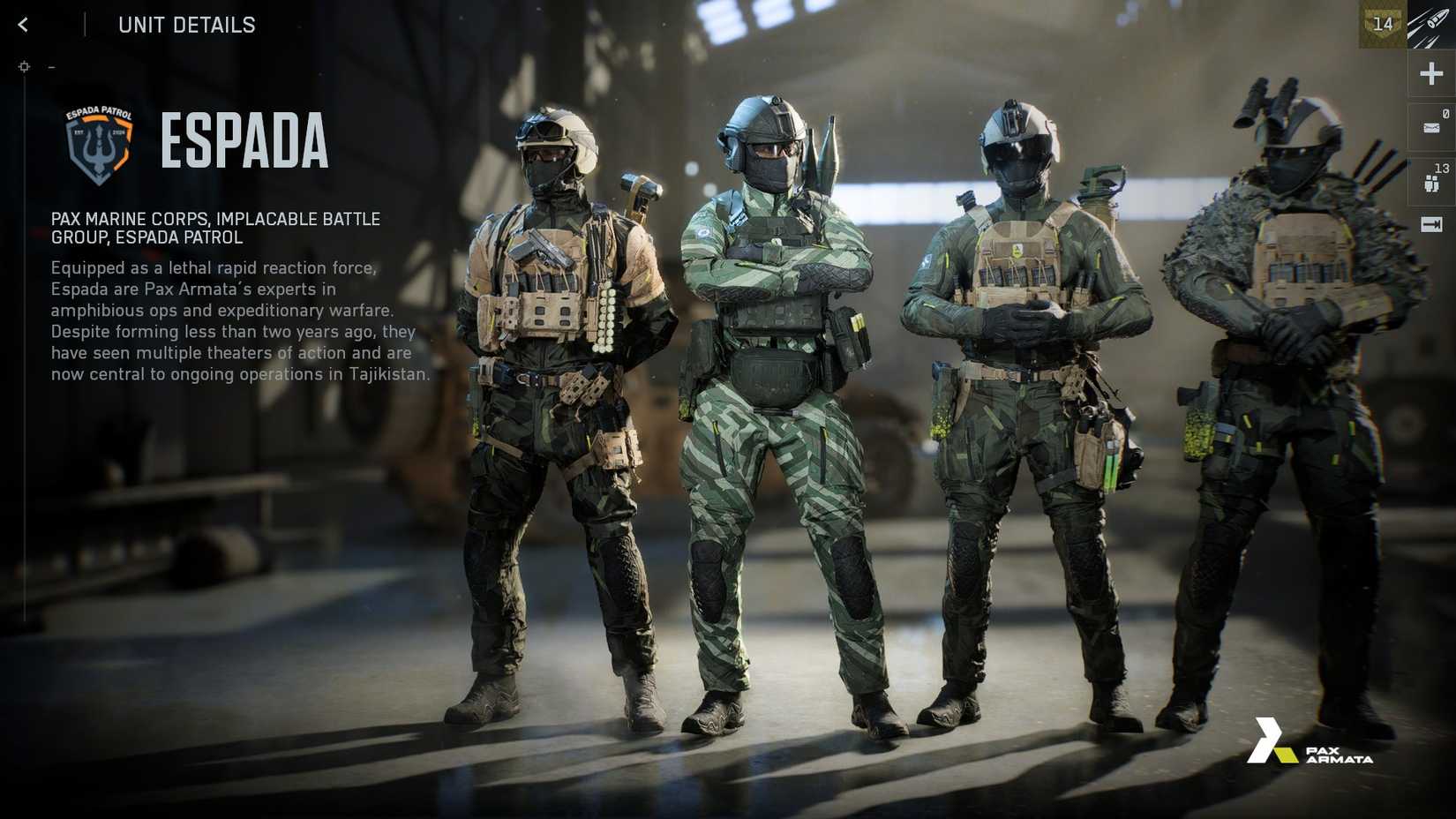Click the skip-forward arrow icon on the sidebar
1456x819 pixels.
point(1430,225)
